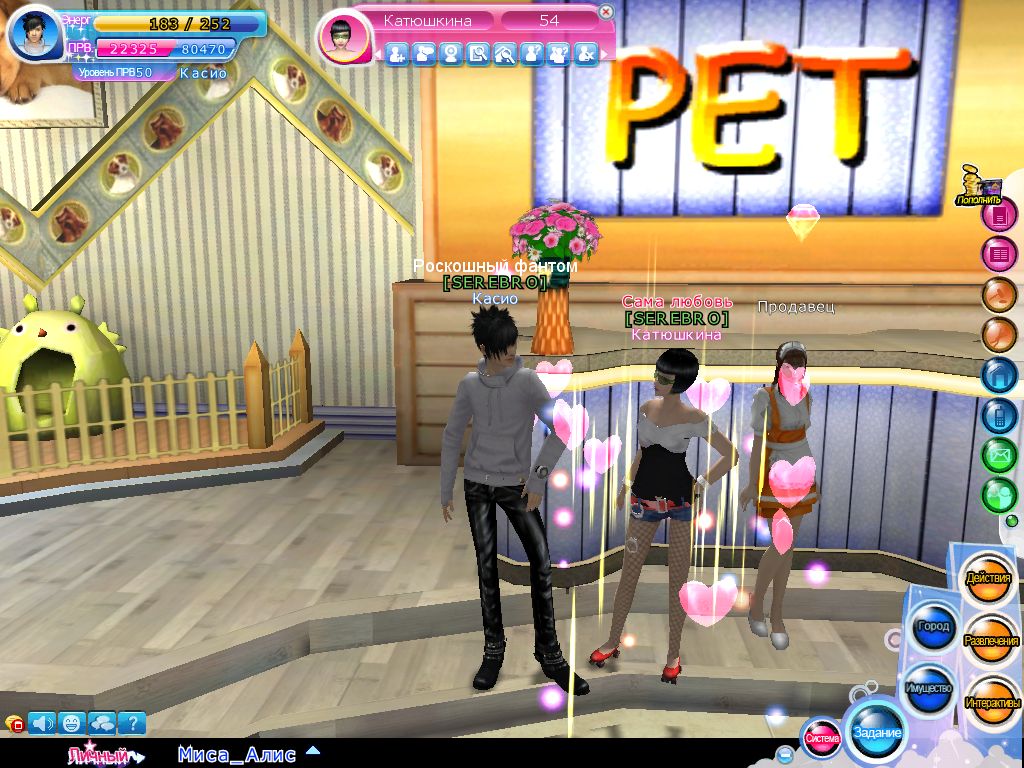Open the Задание quest button
Viewport: 1024px width, 768px height.
pyautogui.click(x=876, y=732)
